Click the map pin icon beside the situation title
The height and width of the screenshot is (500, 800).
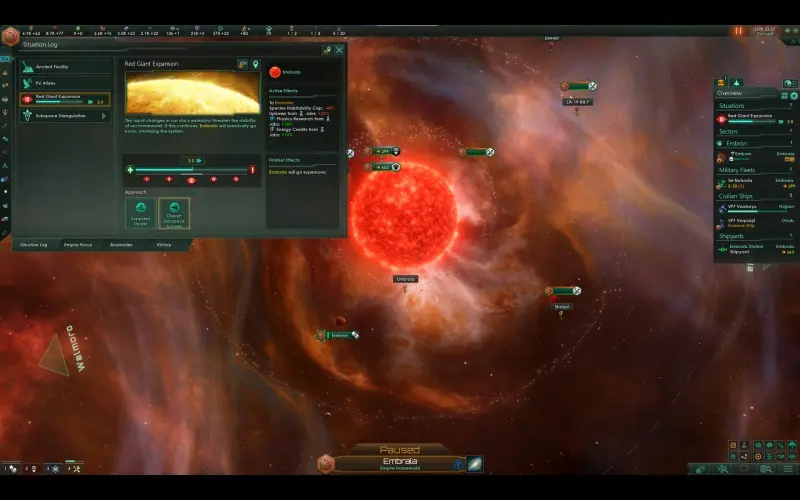255,65
